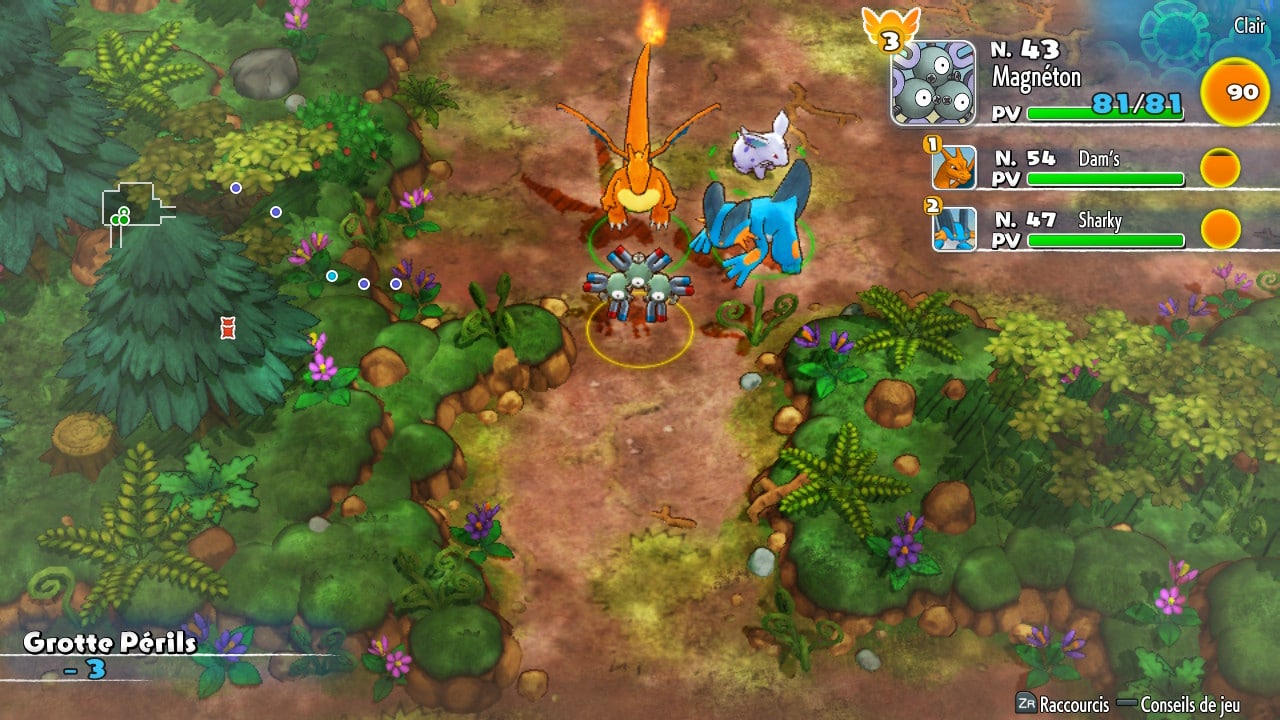Screen dimensions: 1280x720
Task: Open the dungeon minimap overlay
Action: (138, 212)
